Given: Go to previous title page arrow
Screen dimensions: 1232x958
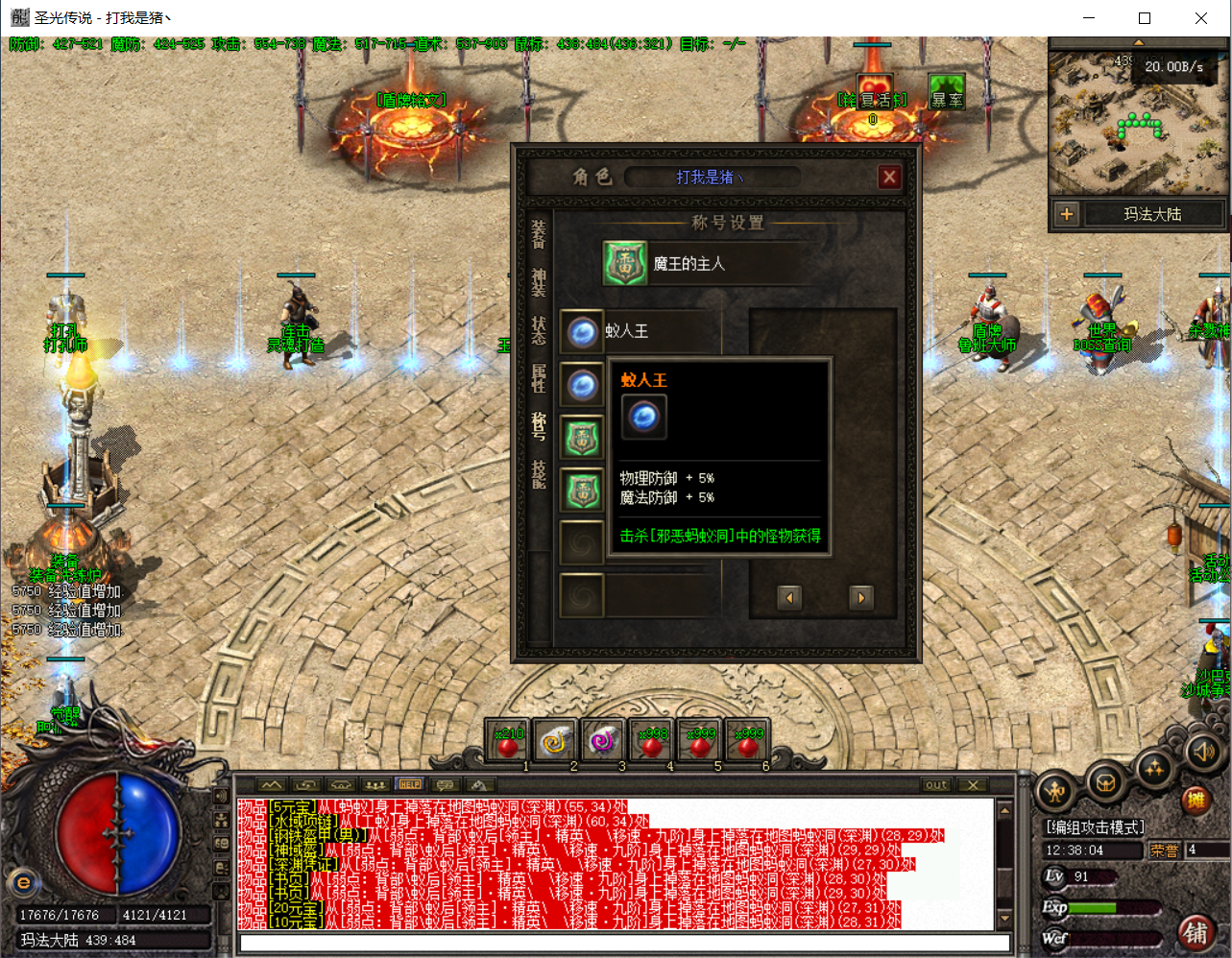Looking at the screenshot, I should click(789, 597).
